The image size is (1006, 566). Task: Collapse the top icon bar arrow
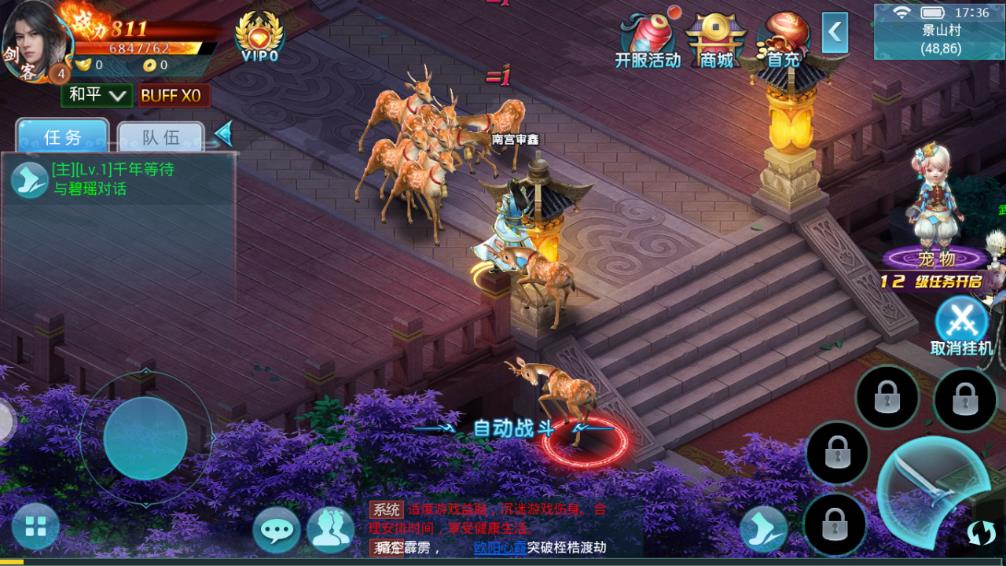(x=835, y=33)
